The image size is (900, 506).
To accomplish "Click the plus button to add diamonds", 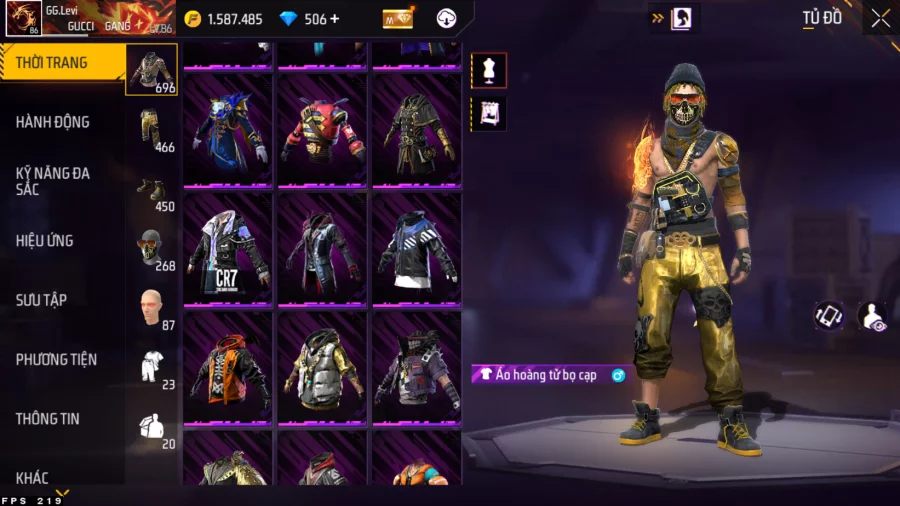I will [335, 19].
